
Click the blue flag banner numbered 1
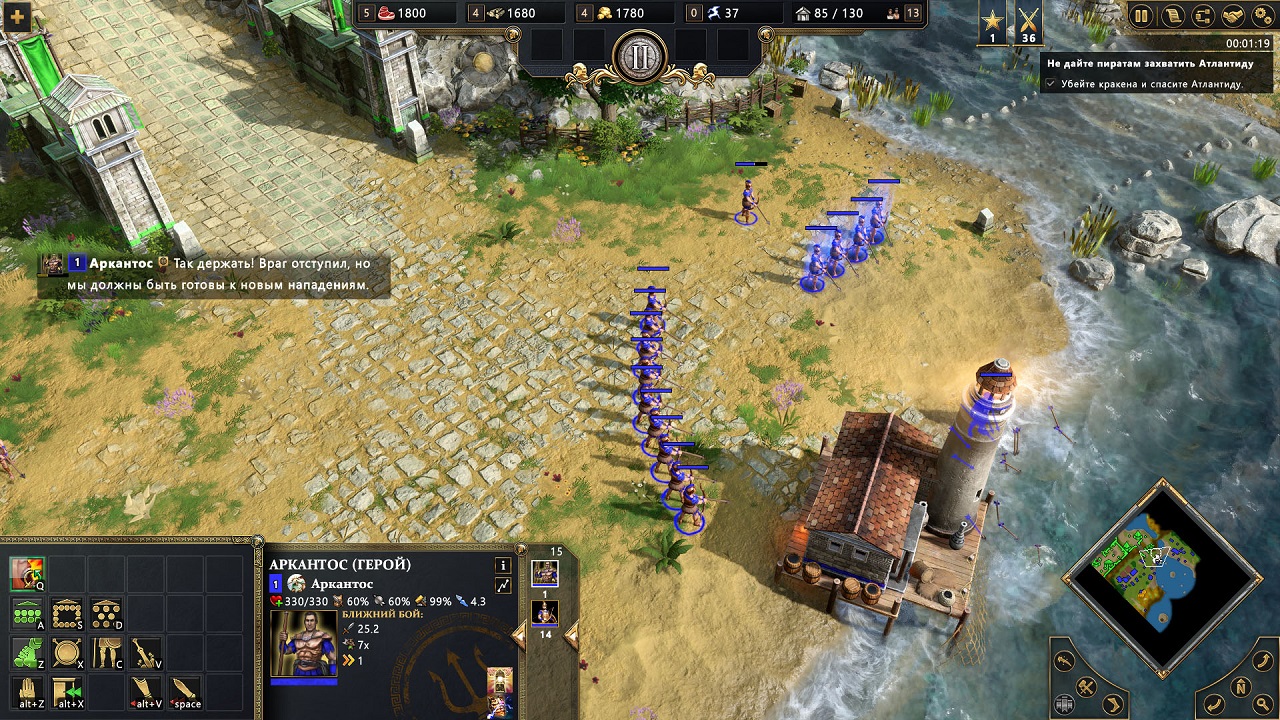click(x=274, y=583)
